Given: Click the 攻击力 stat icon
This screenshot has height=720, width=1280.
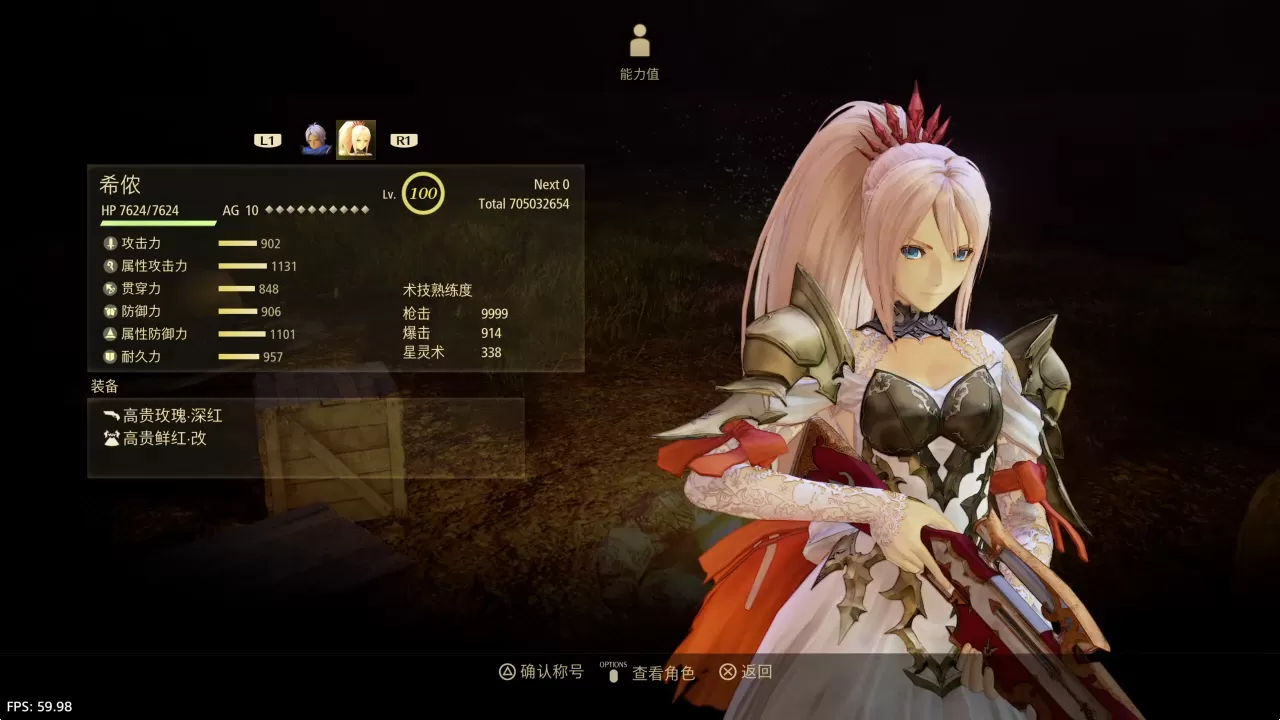Looking at the screenshot, I should pyautogui.click(x=112, y=243).
